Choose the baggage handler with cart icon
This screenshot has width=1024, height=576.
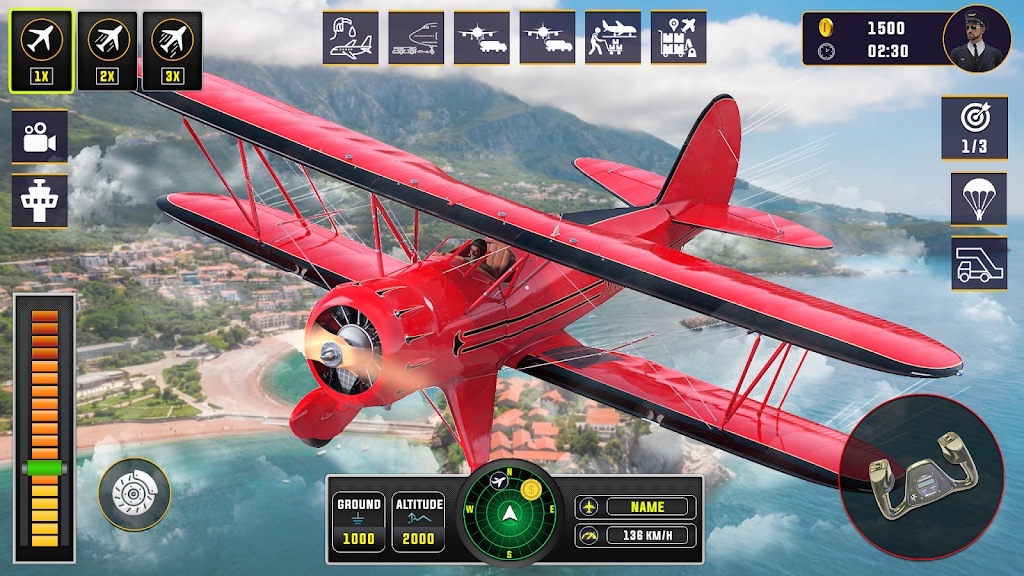pyautogui.click(x=613, y=38)
